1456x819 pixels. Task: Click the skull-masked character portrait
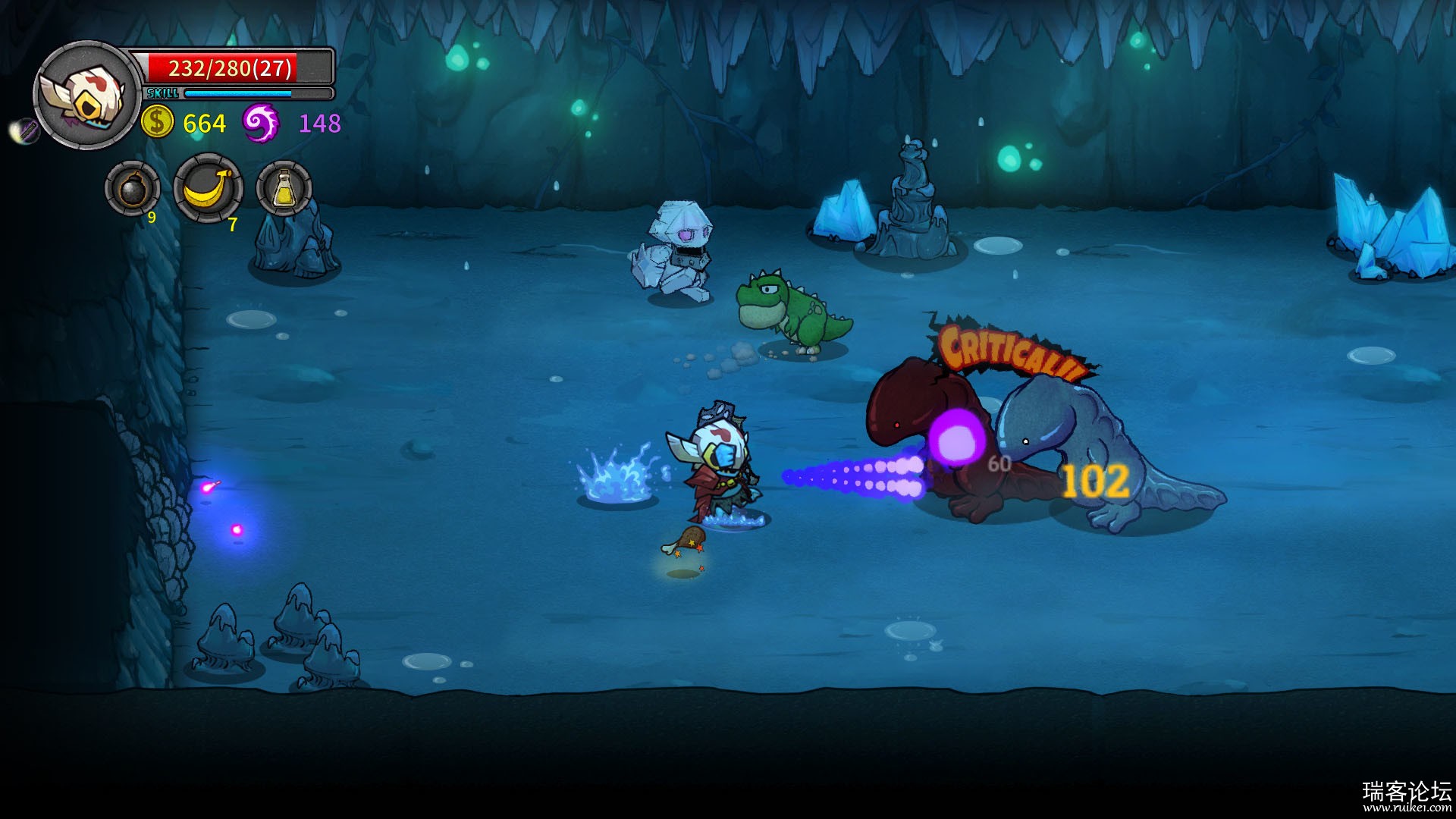point(88,96)
